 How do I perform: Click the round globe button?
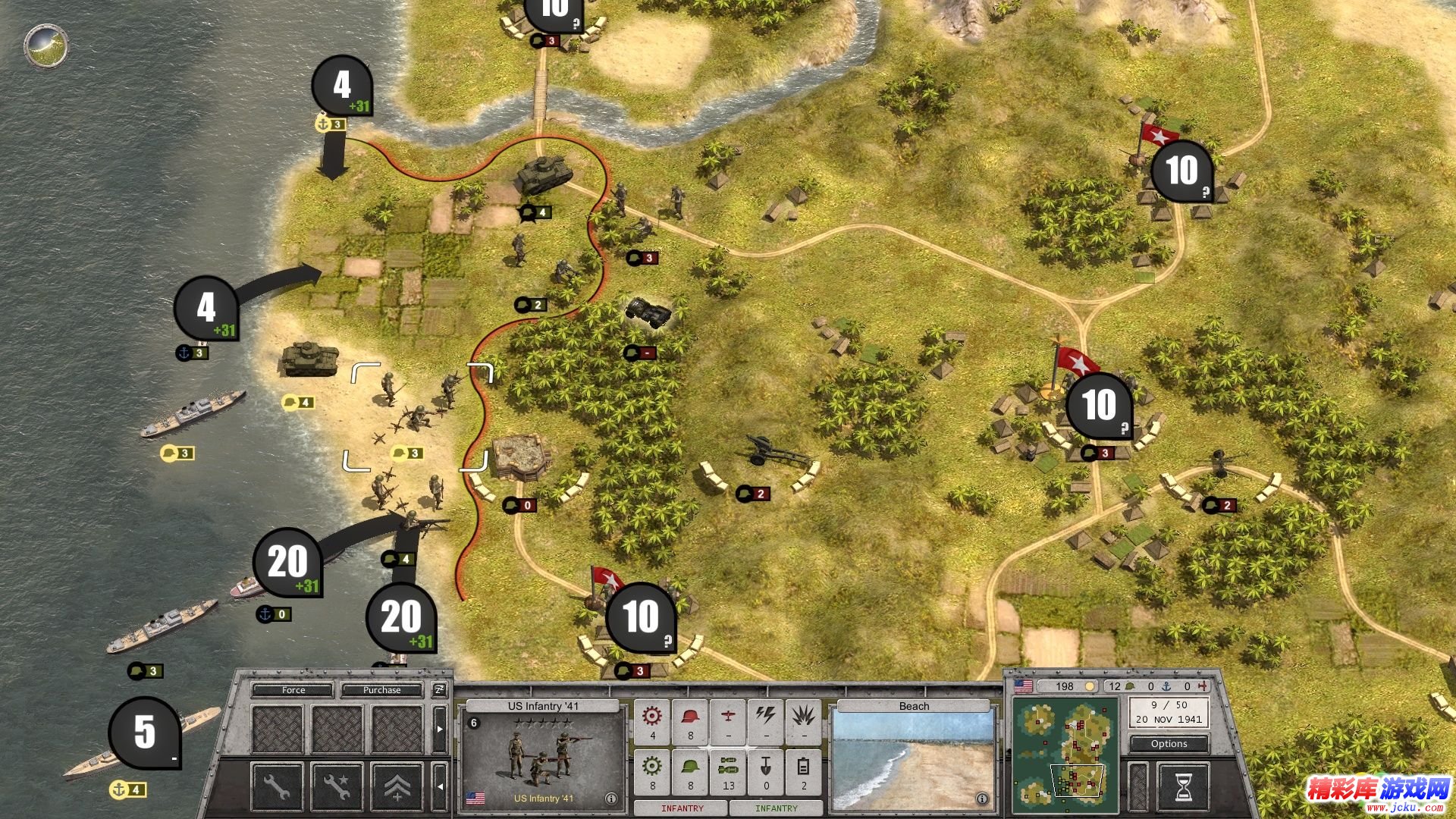coord(46,46)
